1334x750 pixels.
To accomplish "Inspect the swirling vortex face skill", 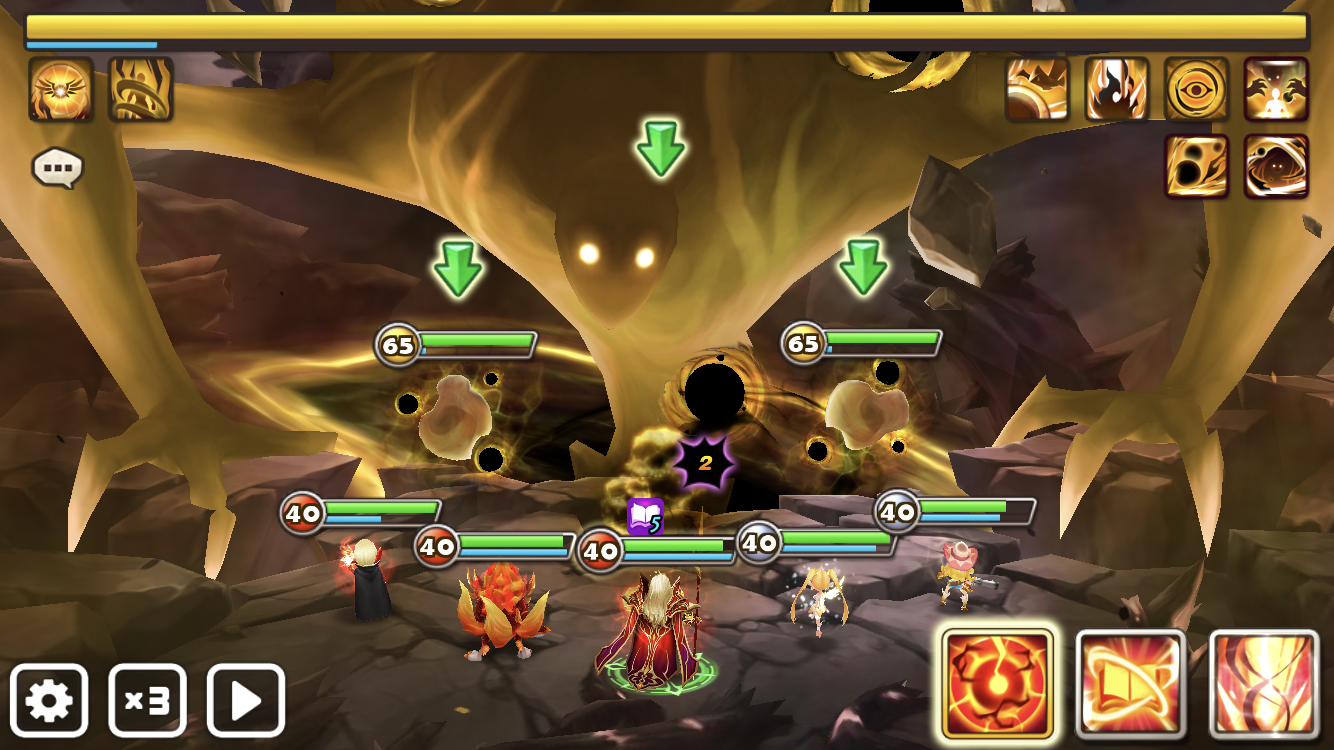I will coord(1276,166).
